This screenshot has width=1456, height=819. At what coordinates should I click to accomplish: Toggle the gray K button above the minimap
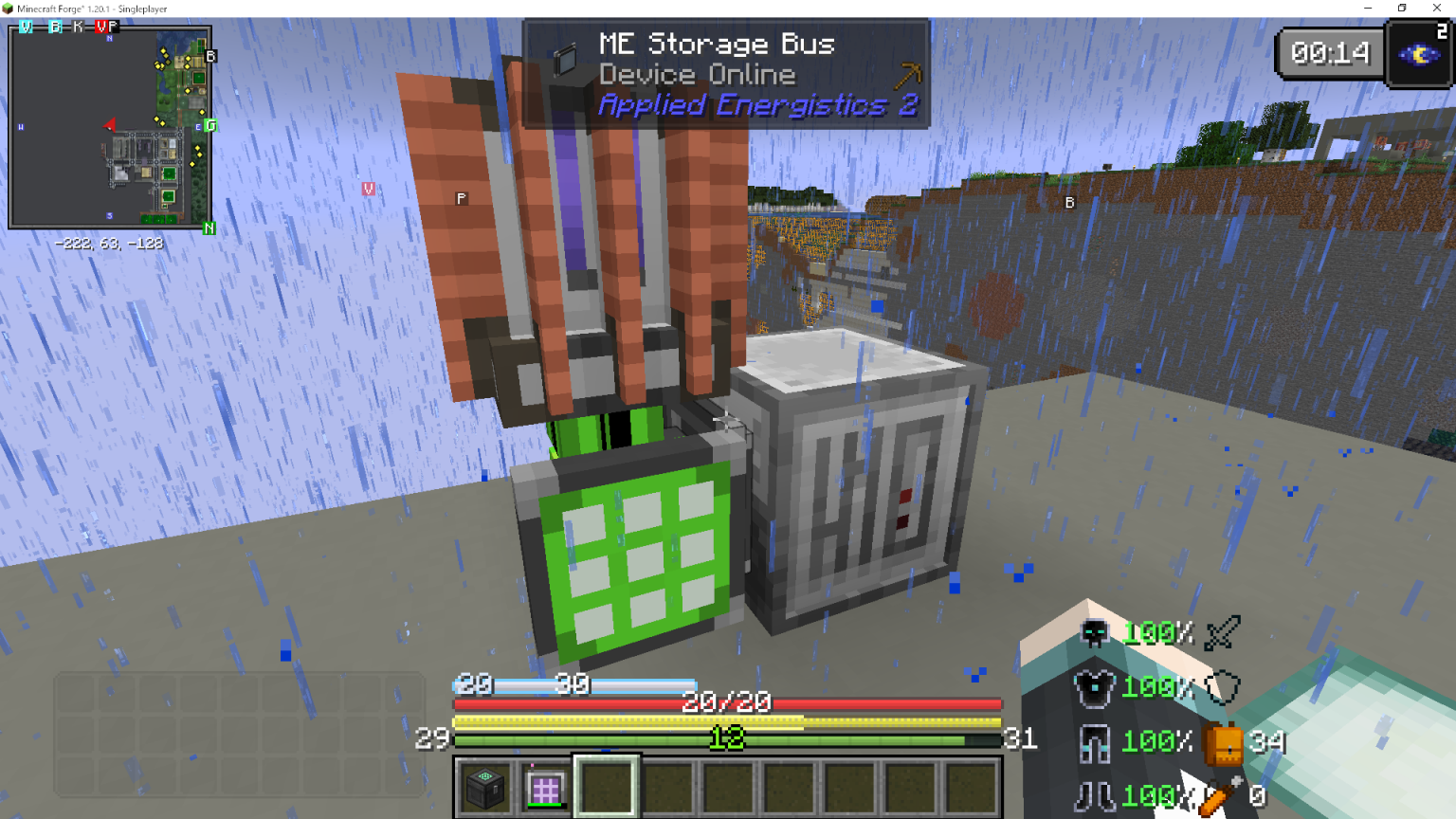coord(78,27)
